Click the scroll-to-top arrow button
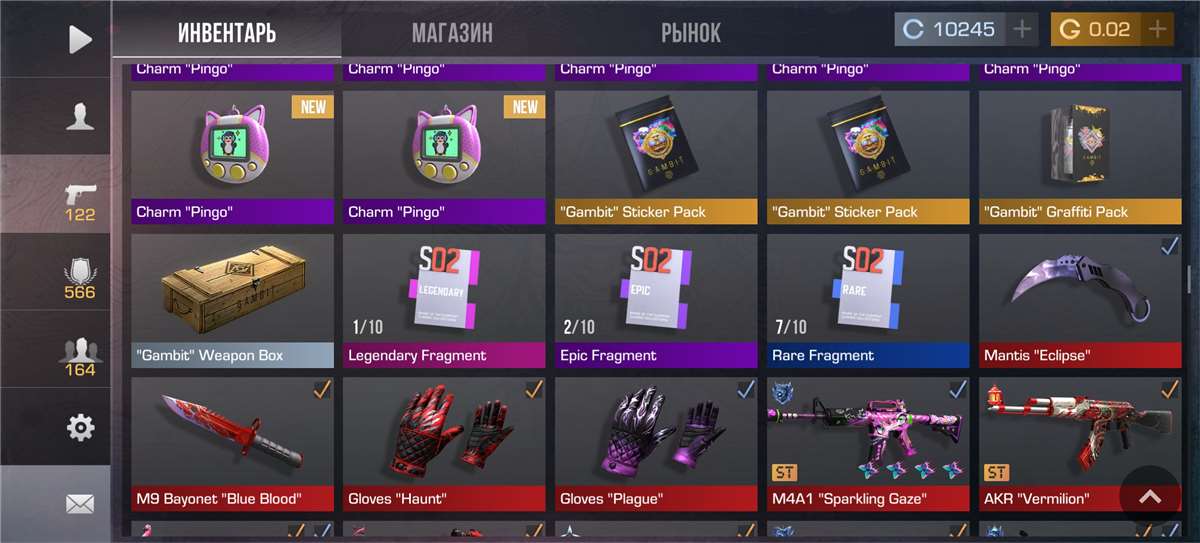The height and width of the screenshot is (543, 1200). click(1150, 496)
